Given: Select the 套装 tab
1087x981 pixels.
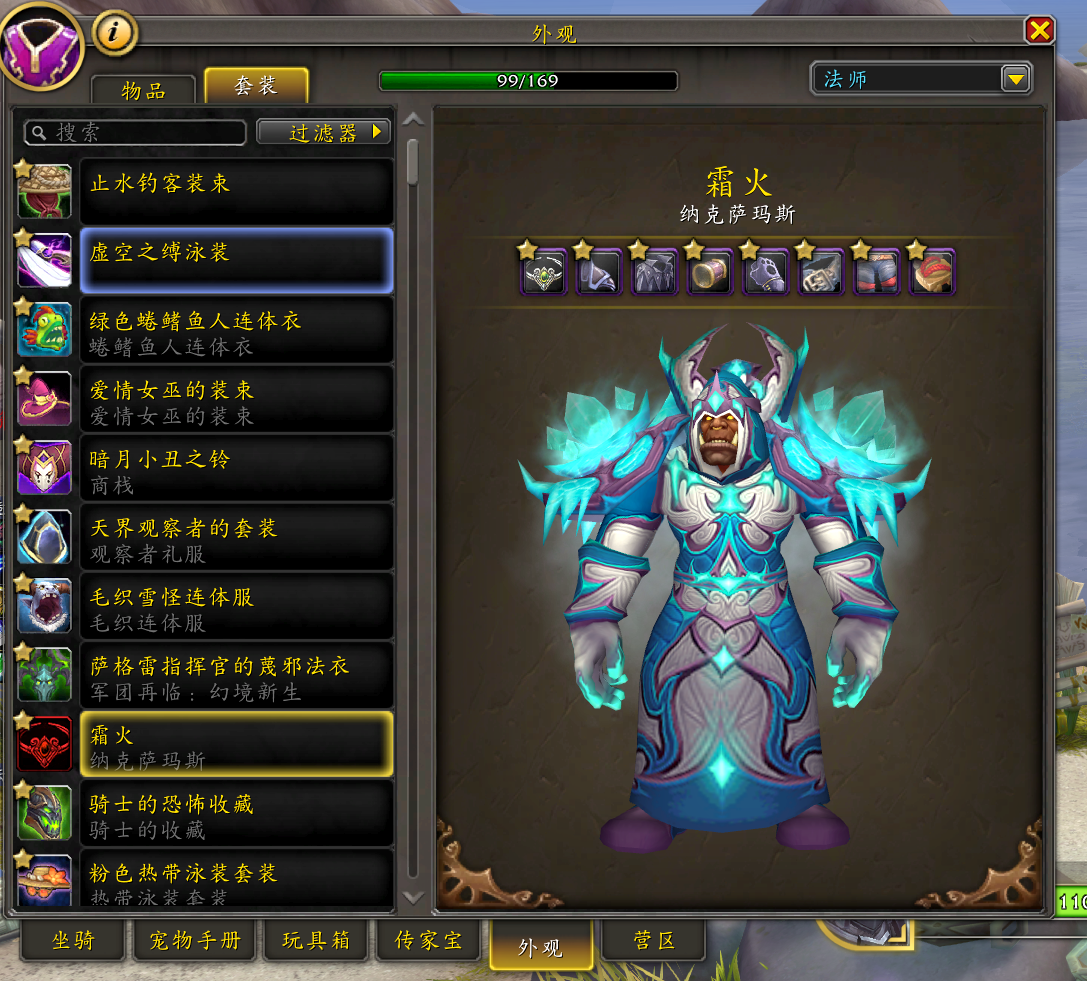Looking at the screenshot, I should pos(256,86).
